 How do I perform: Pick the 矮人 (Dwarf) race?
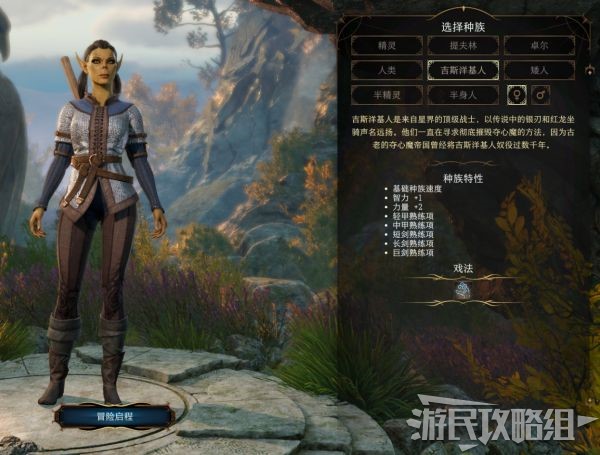tap(539, 70)
